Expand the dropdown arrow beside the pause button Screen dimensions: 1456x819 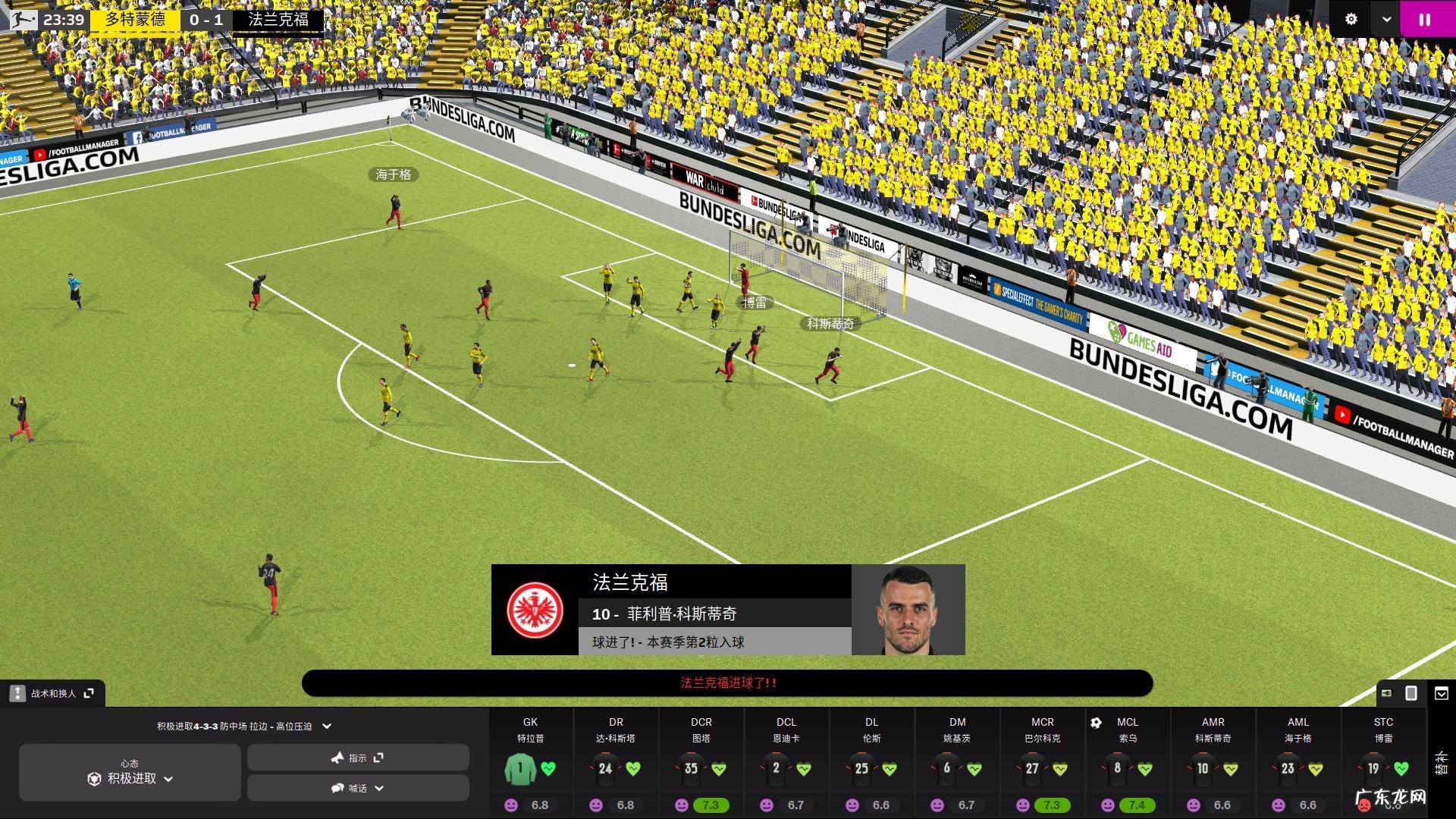coord(1386,20)
